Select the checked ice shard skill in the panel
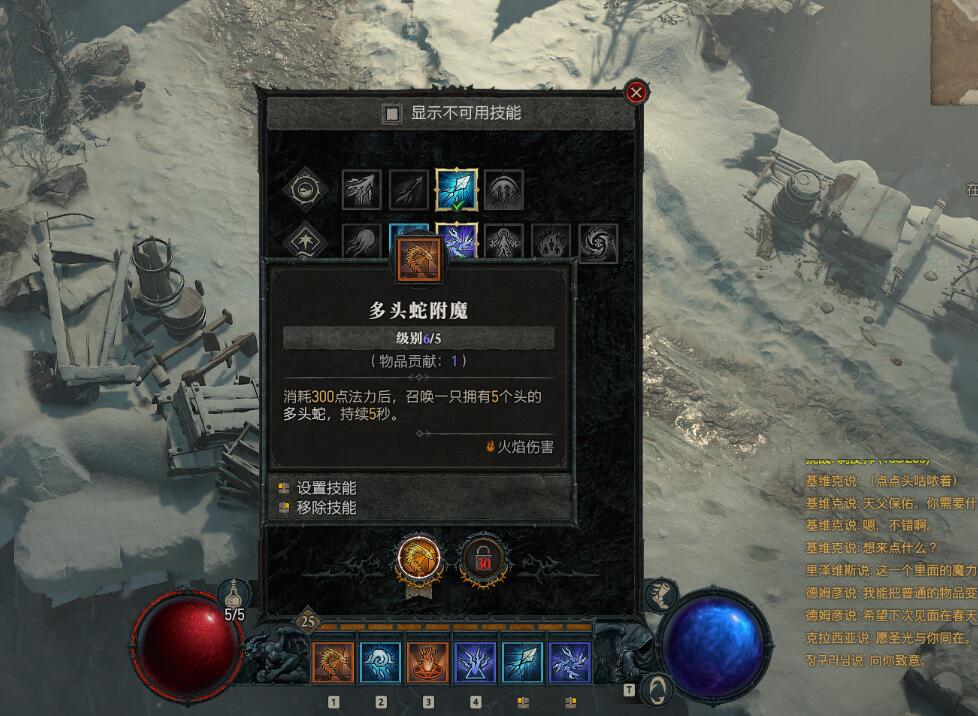 coord(456,189)
